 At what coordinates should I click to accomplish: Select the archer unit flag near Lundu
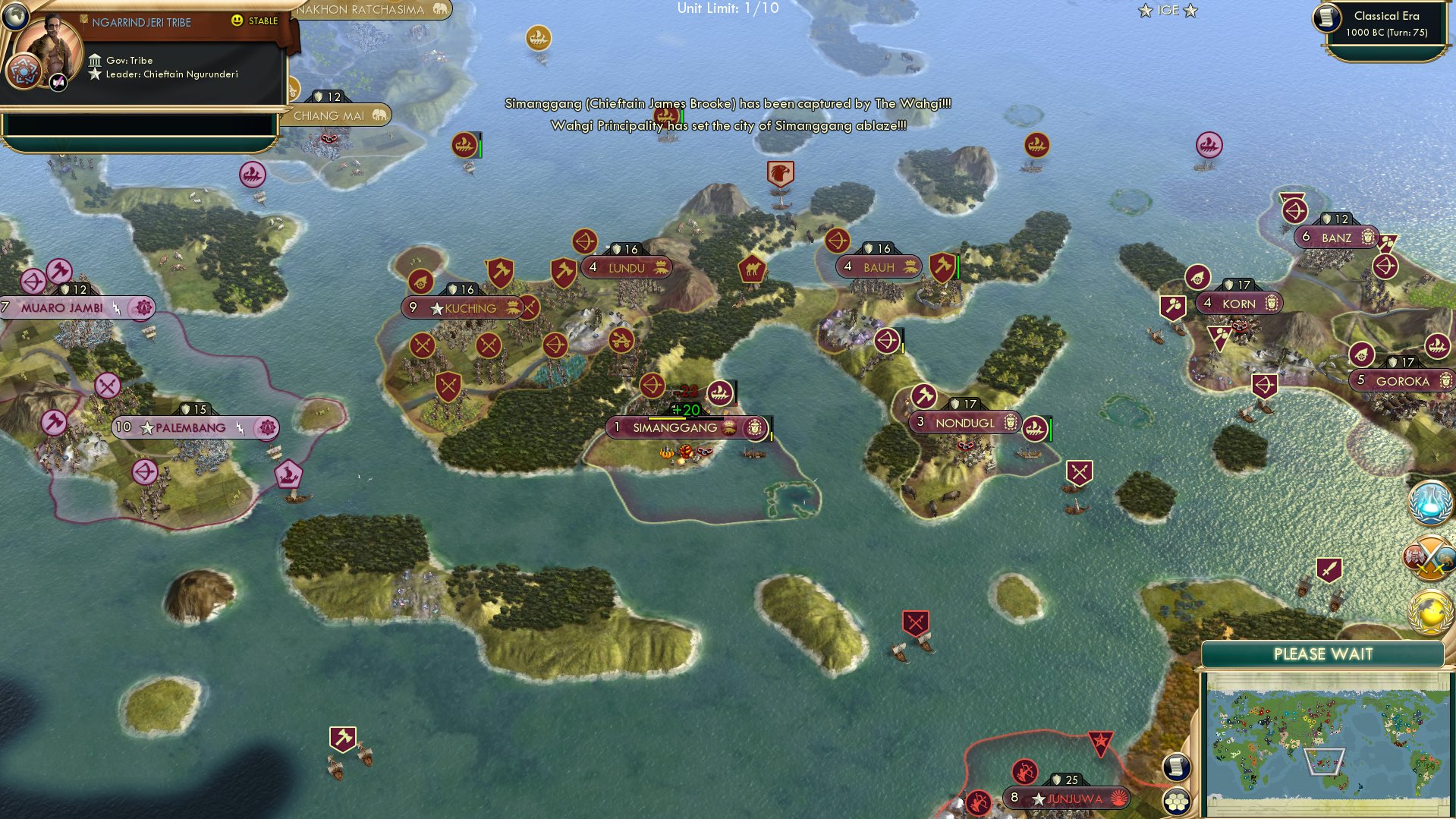(584, 243)
